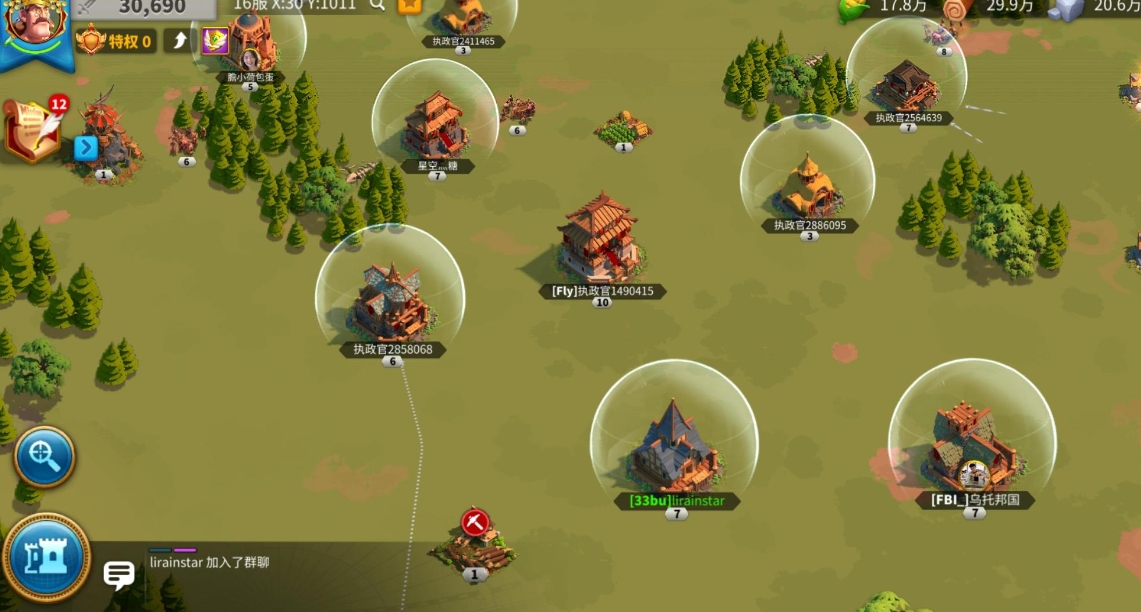Image resolution: width=1141 pixels, height=612 pixels.
Task: Open the orange star bookmarks button
Action: pyautogui.click(x=409, y=5)
